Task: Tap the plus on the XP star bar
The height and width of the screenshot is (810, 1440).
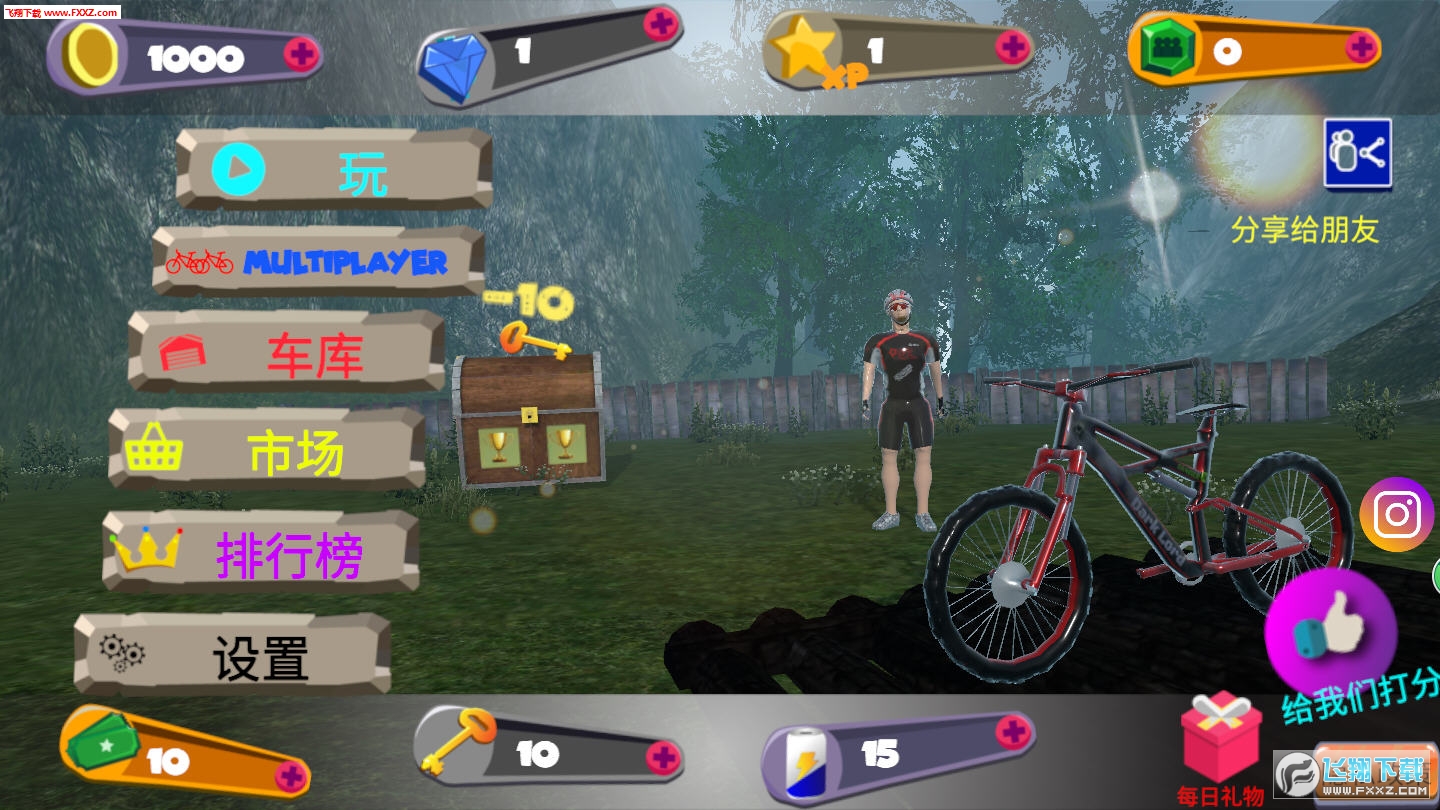Action: click(x=1012, y=45)
